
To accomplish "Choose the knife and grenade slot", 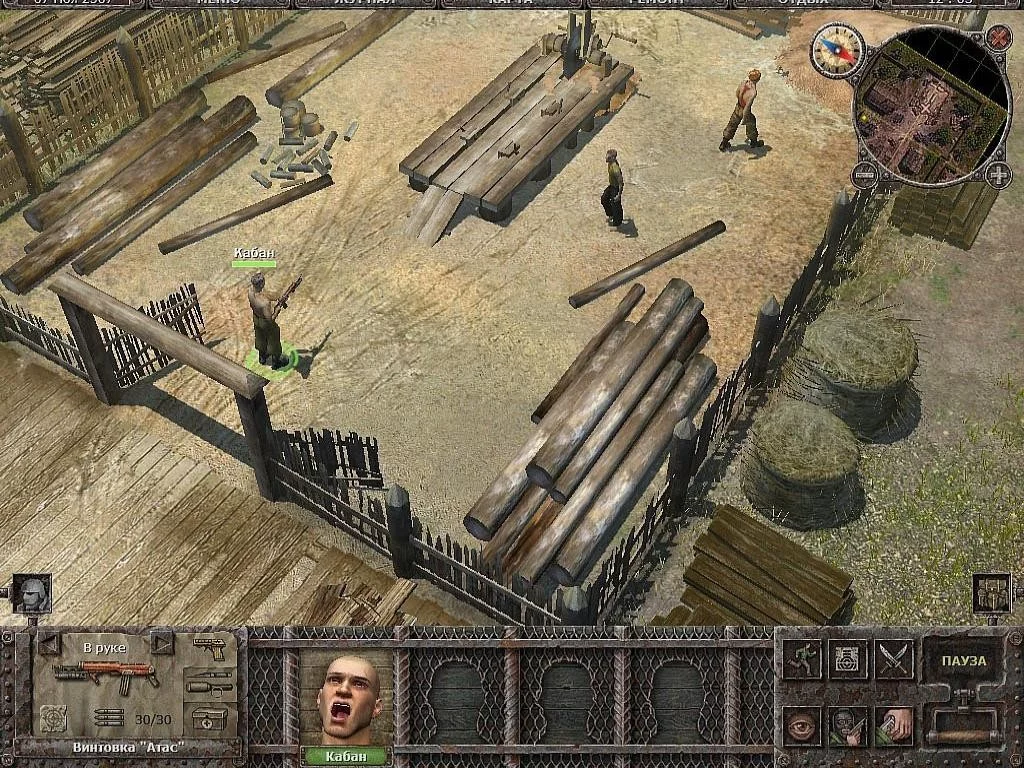I will [x=210, y=684].
